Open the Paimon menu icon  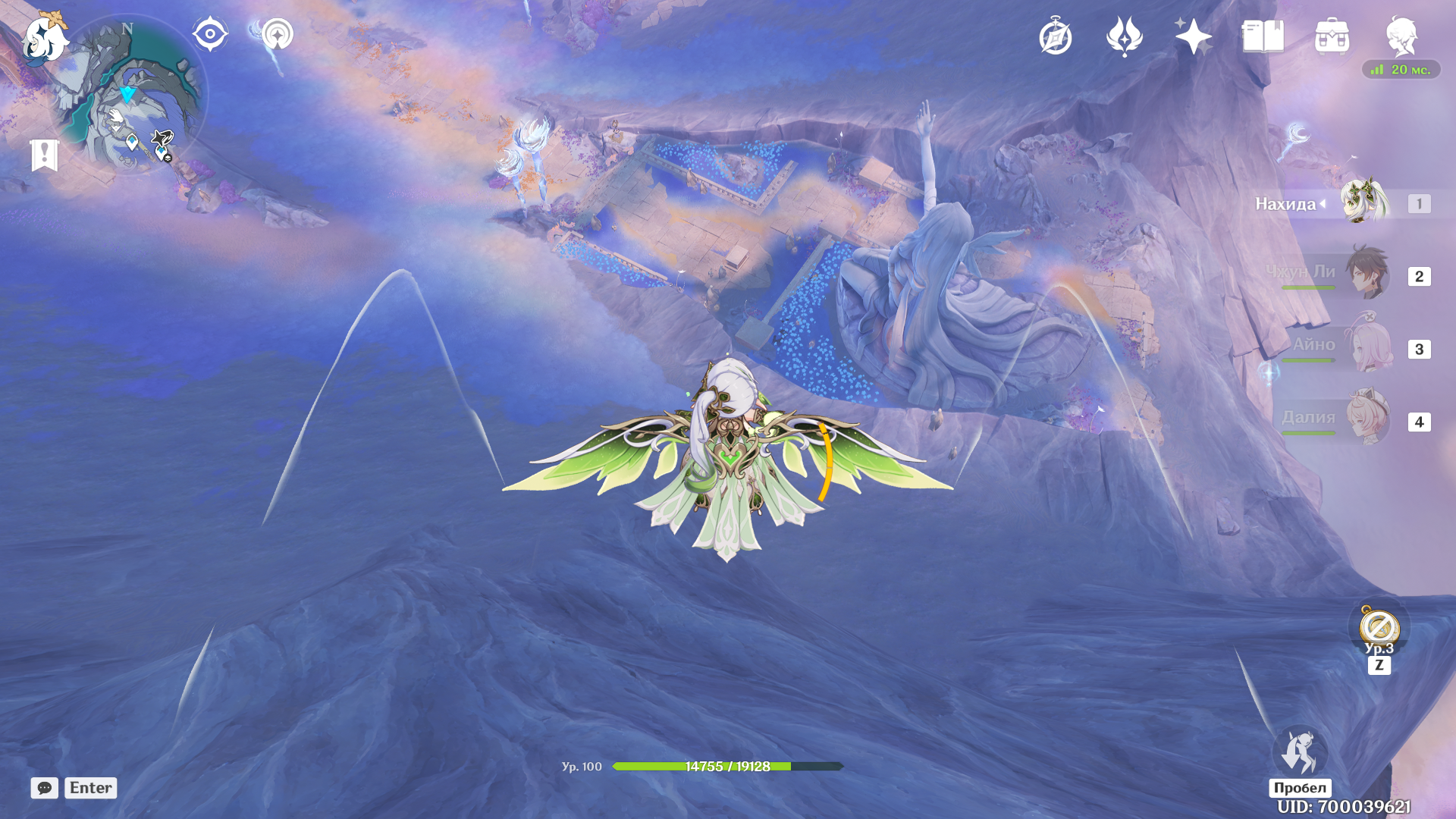click(44, 38)
